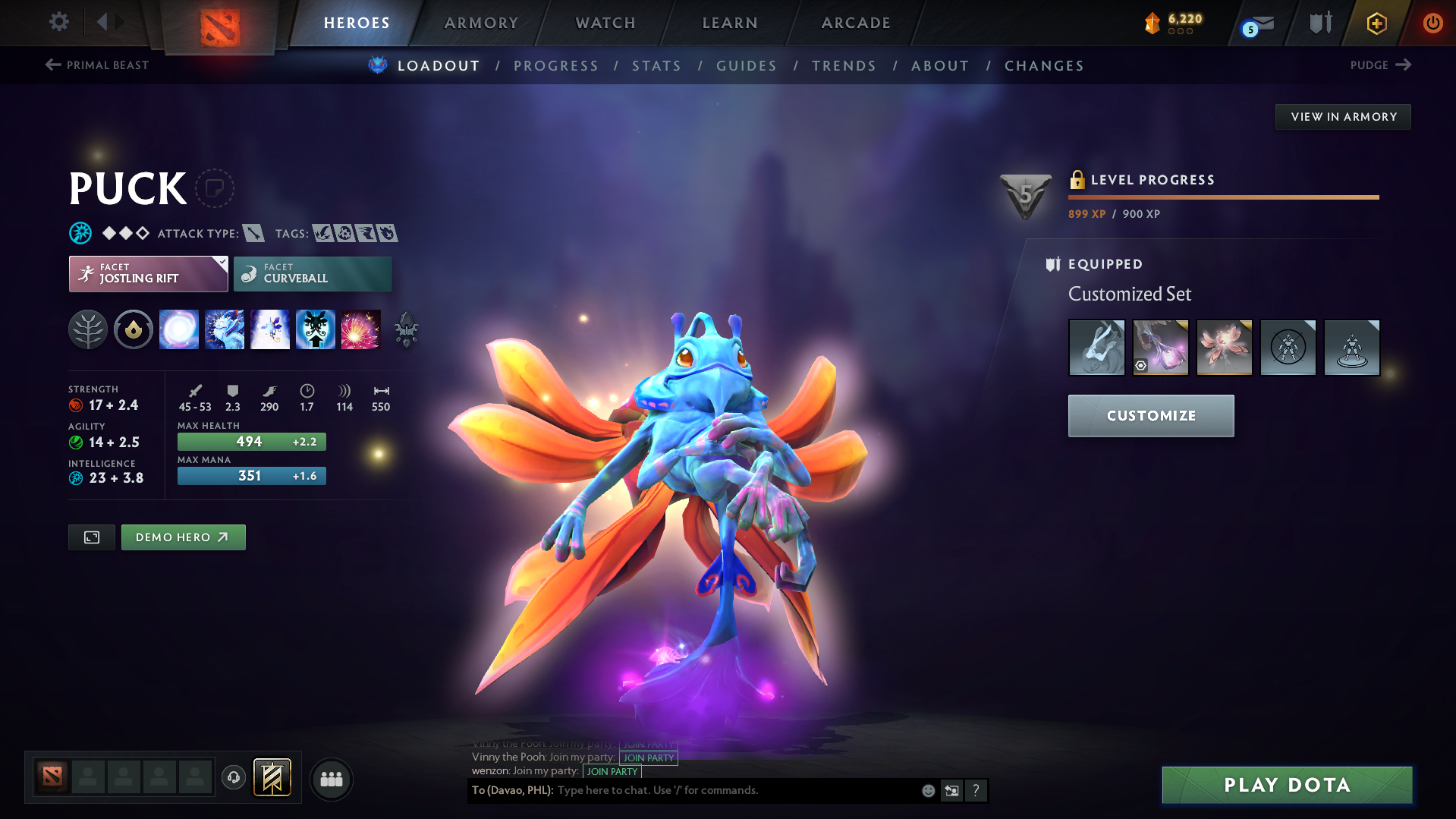Click wenzon's JOIN PARTY link

612,771
